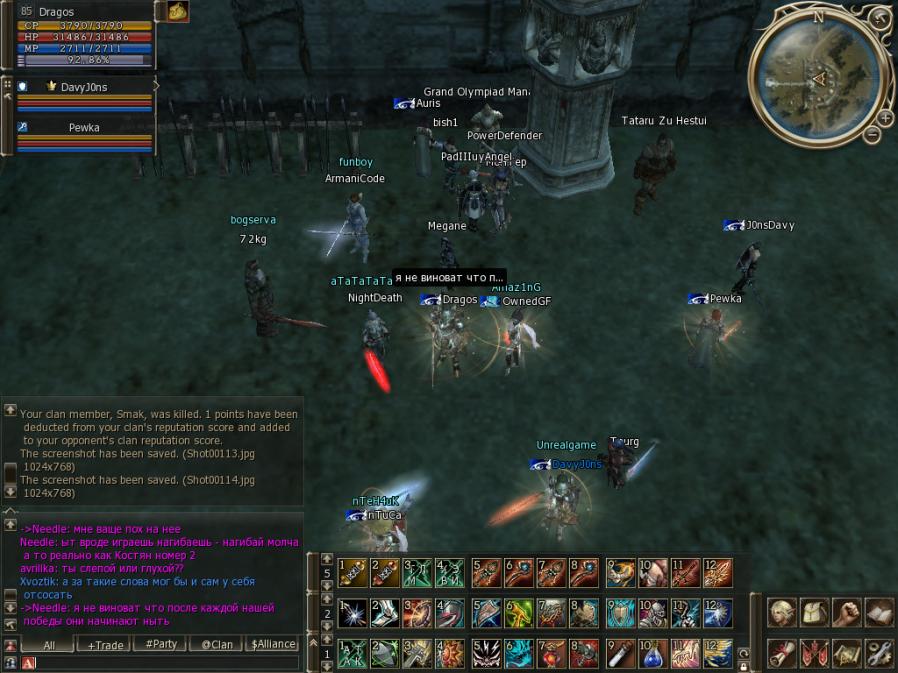898x673 pixels.
Task: Open the system menu wrench icon
Action: (x=878, y=654)
